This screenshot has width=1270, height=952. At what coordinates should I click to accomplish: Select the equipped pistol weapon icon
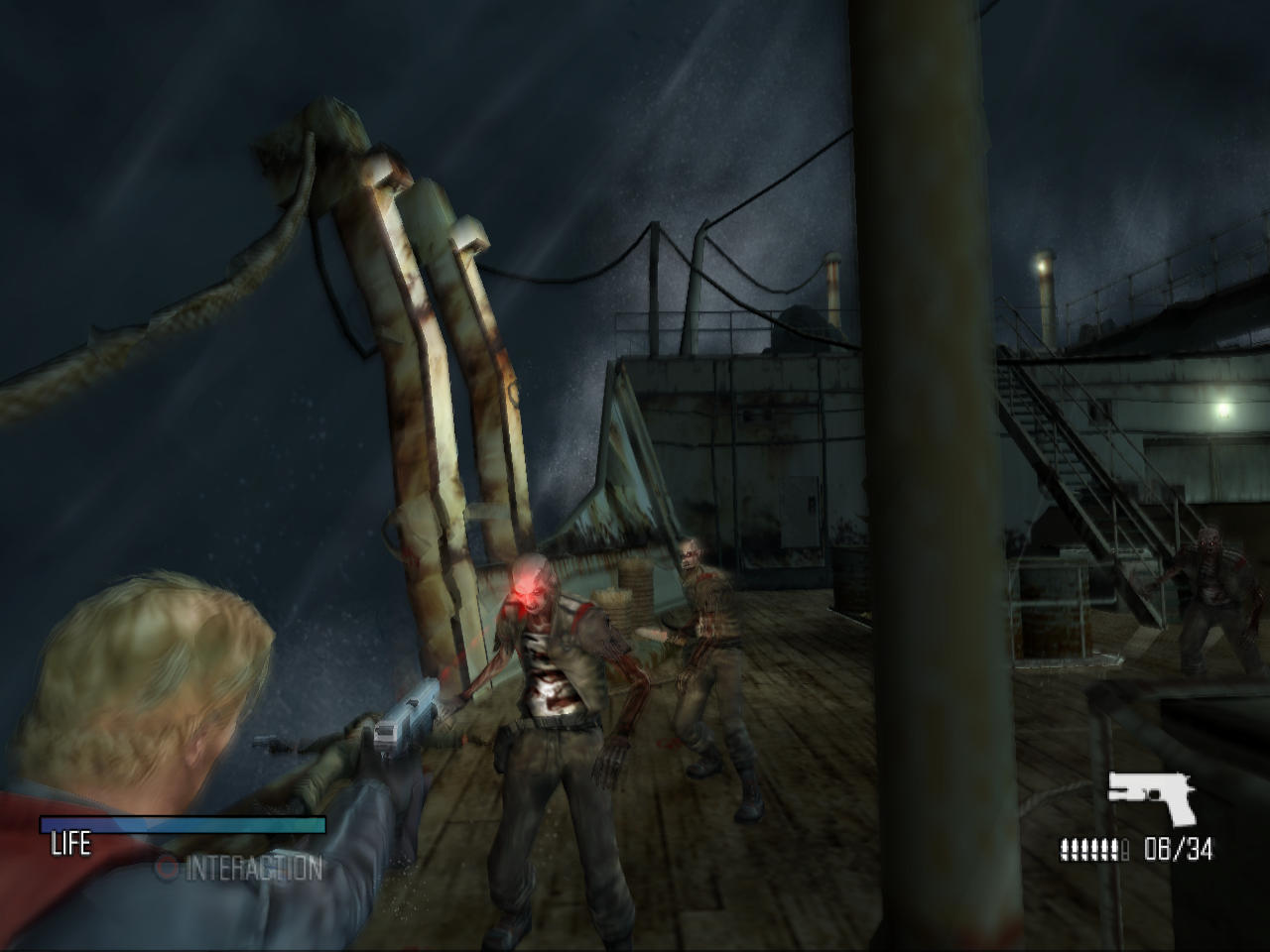[1151, 796]
